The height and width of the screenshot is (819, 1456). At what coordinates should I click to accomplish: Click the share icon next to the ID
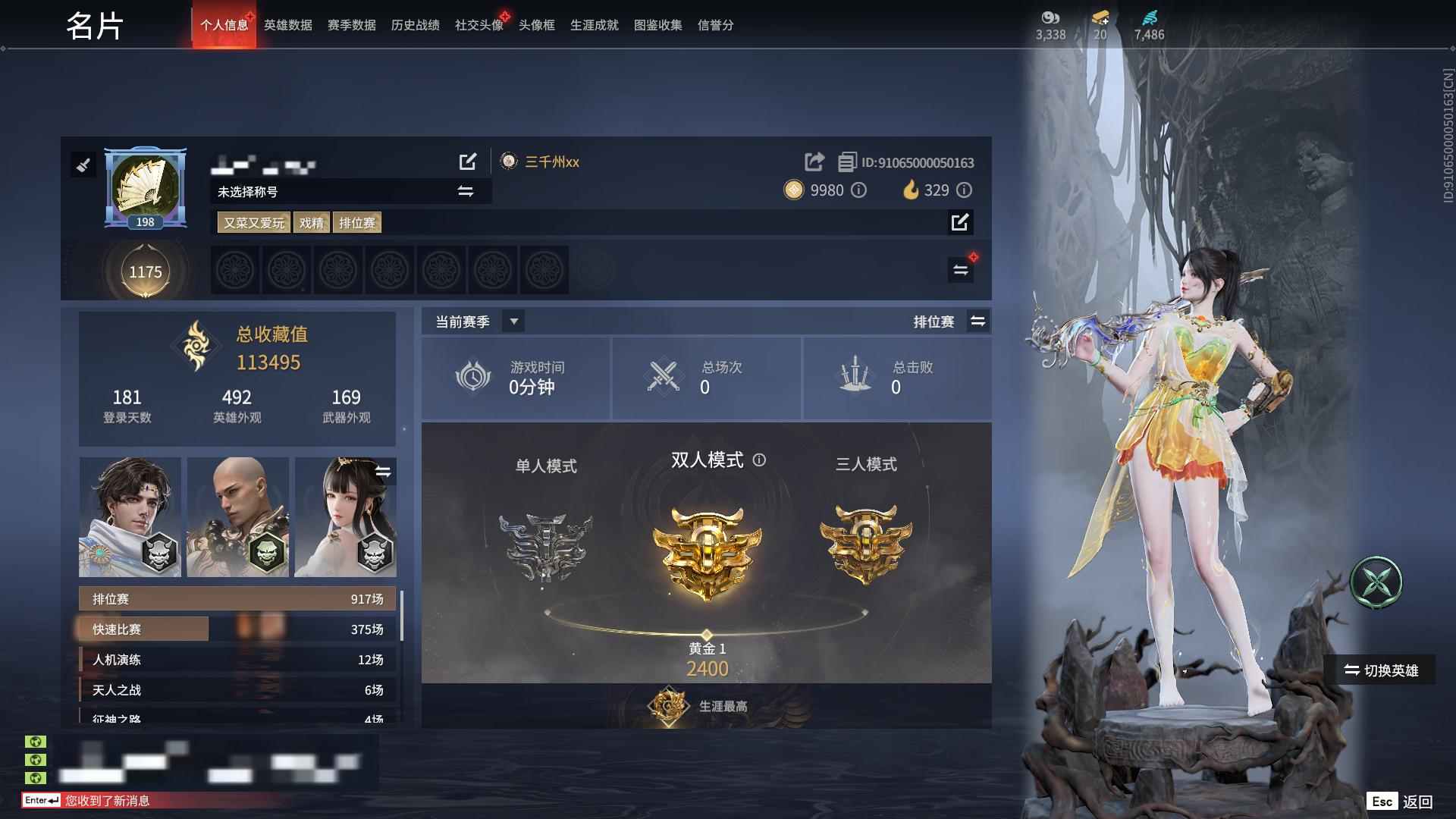(813, 162)
